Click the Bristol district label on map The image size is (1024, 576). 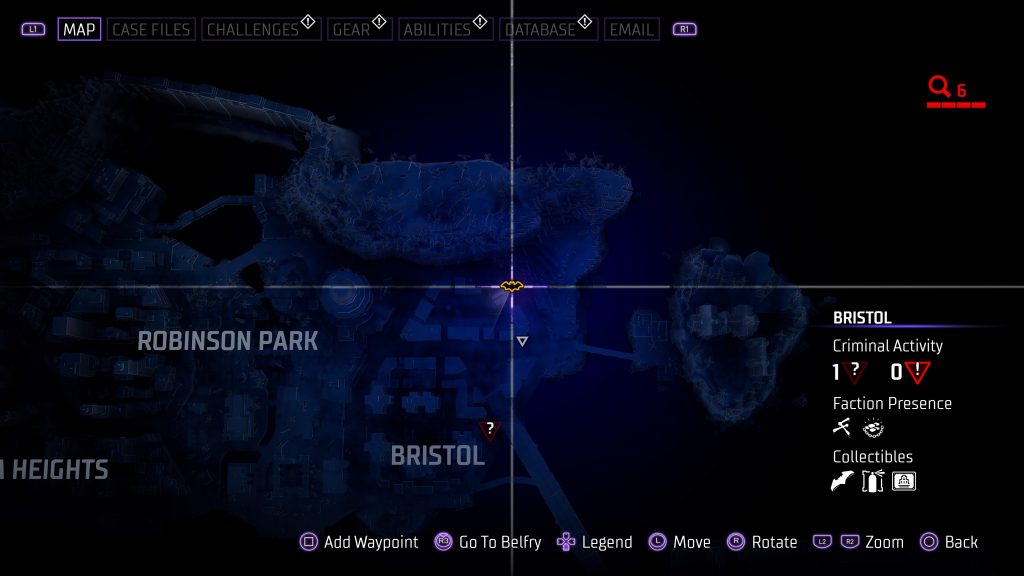(437, 456)
